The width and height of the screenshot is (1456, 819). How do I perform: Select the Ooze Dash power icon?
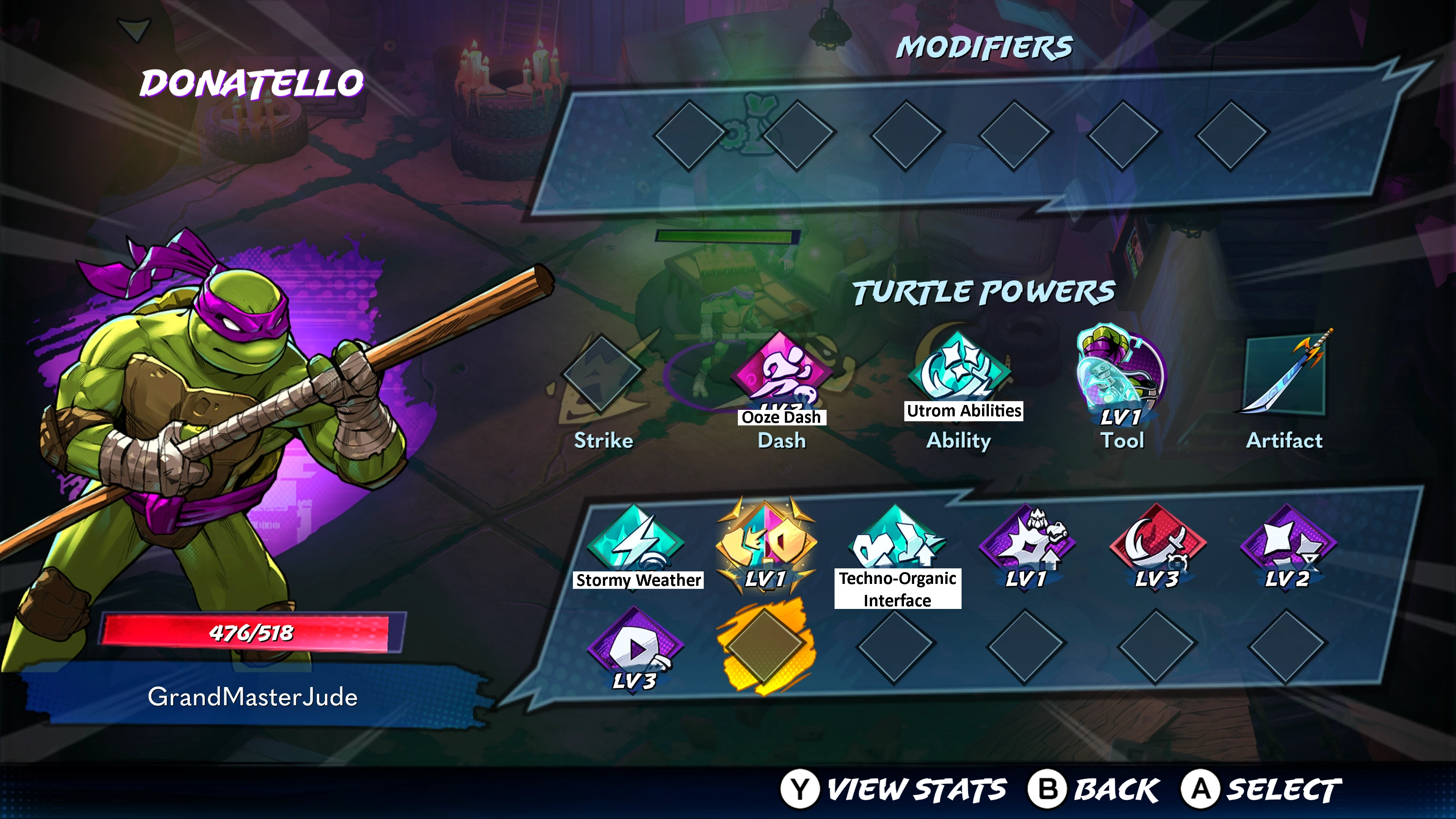pyautogui.click(x=782, y=373)
